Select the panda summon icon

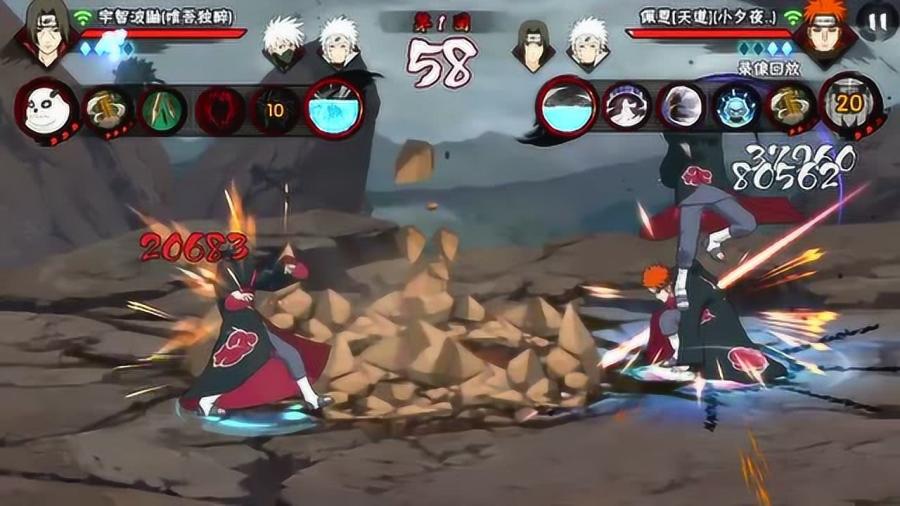pyautogui.click(x=45, y=110)
